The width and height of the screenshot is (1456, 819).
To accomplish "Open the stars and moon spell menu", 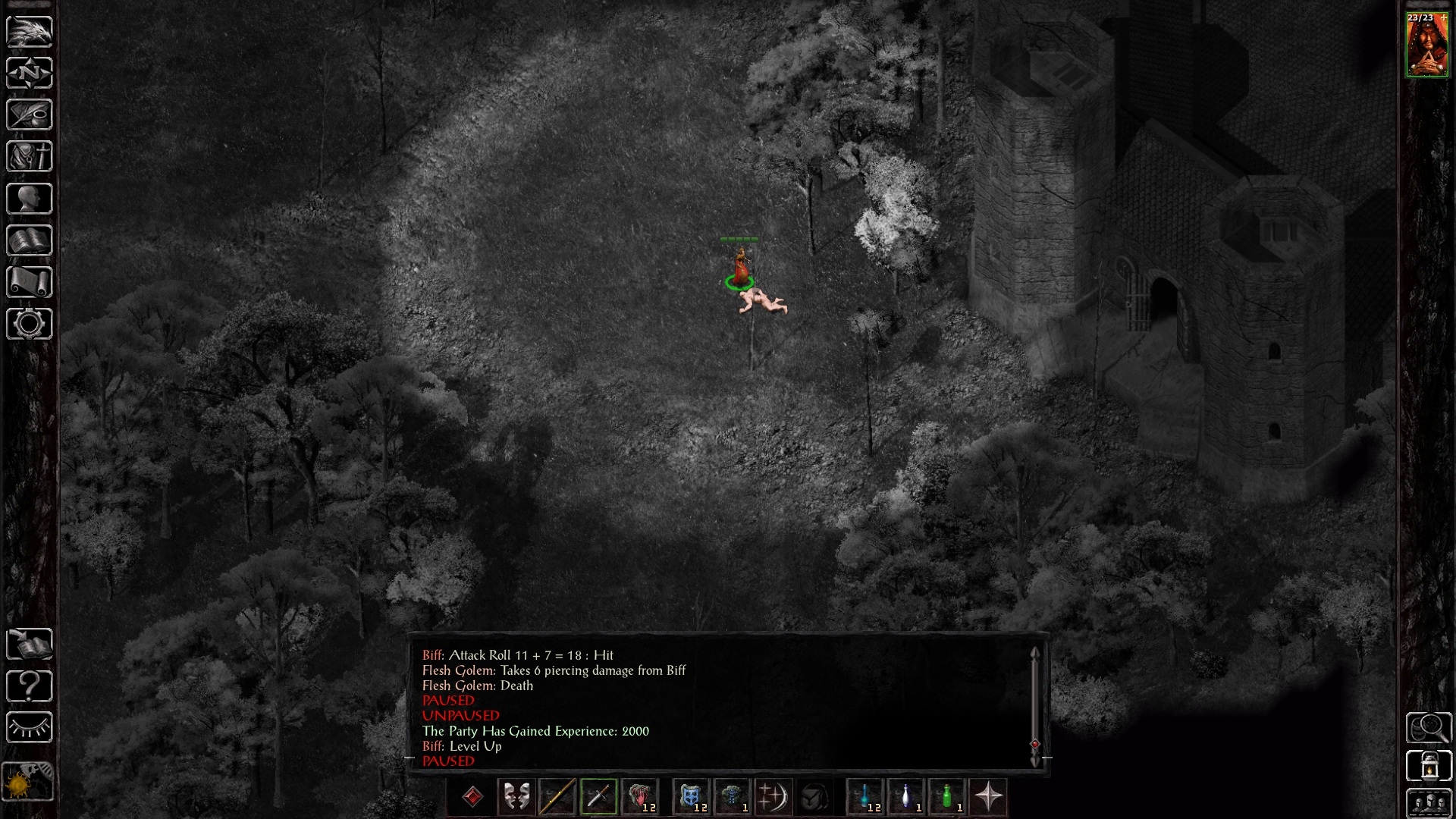I will click(x=773, y=797).
